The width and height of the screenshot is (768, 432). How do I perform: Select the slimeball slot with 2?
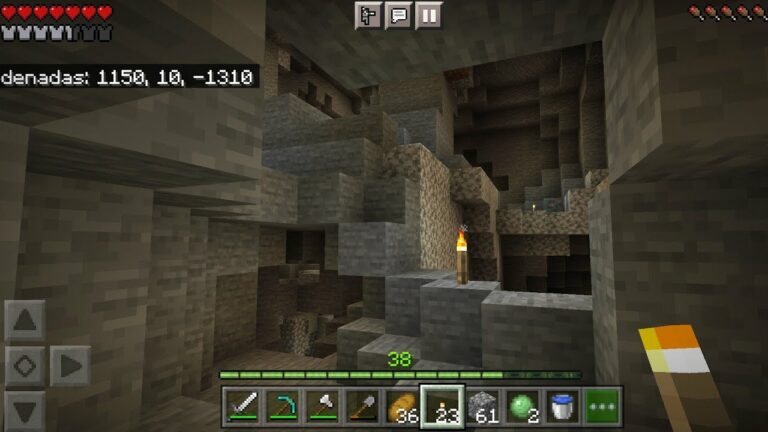(x=522, y=406)
